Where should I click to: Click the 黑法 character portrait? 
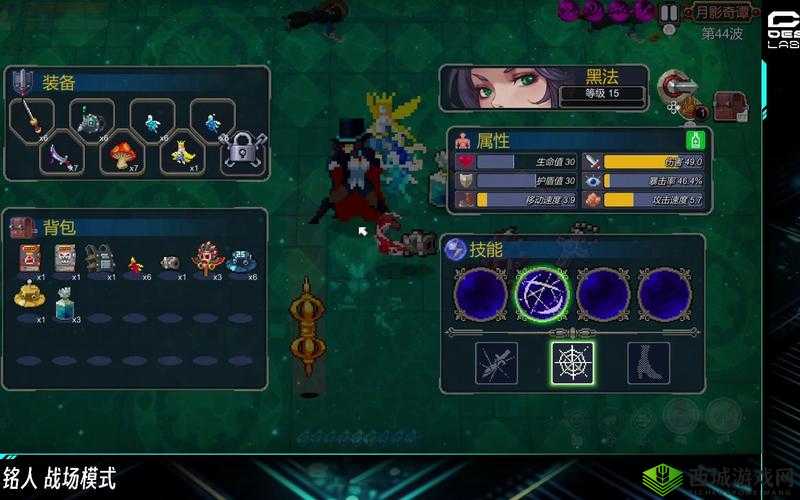pyautogui.click(x=489, y=89)
